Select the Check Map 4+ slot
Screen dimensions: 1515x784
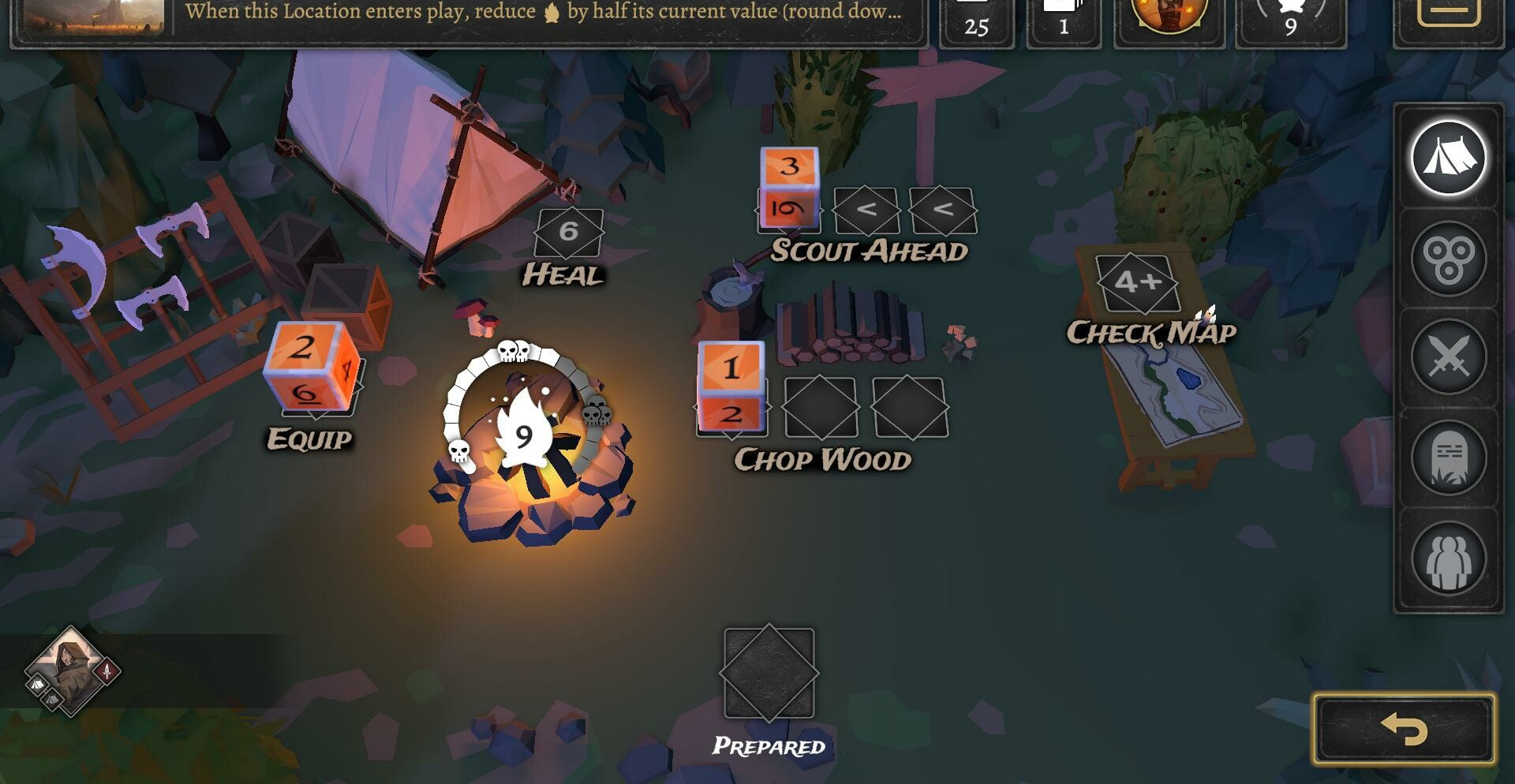(x=1137, y=282)
